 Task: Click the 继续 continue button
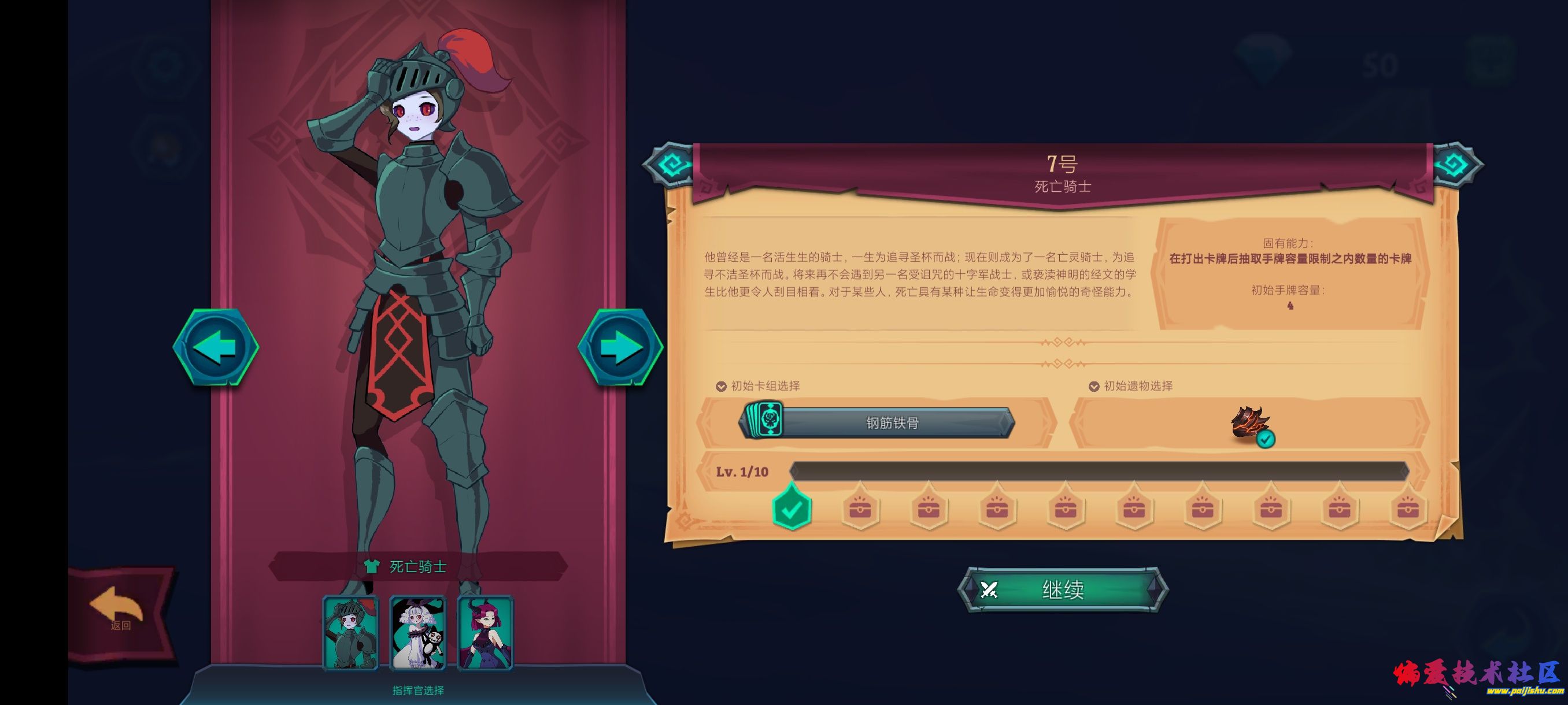[x=1062, y=589]
